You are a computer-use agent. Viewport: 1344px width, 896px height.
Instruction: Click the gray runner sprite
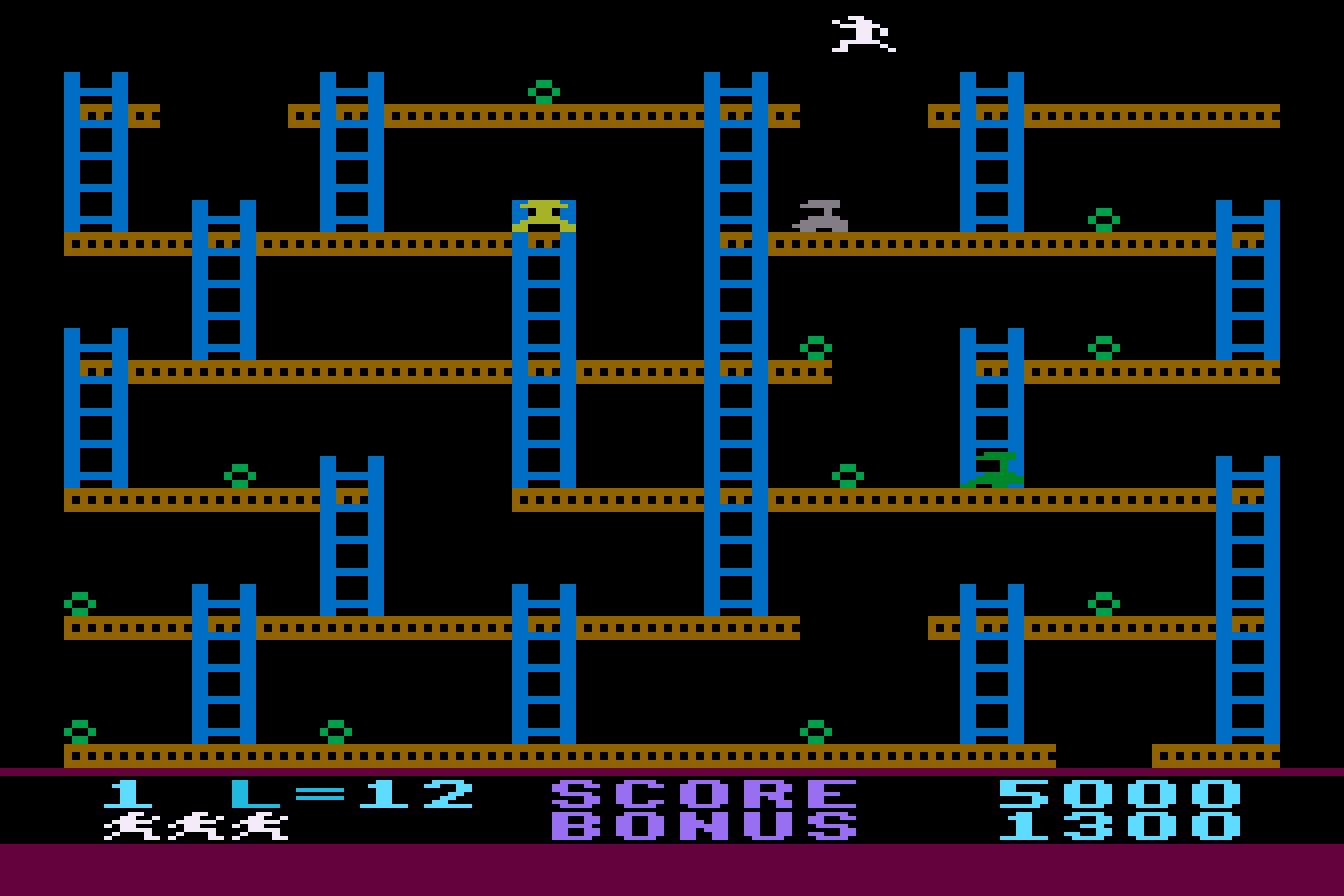(820, 217)
